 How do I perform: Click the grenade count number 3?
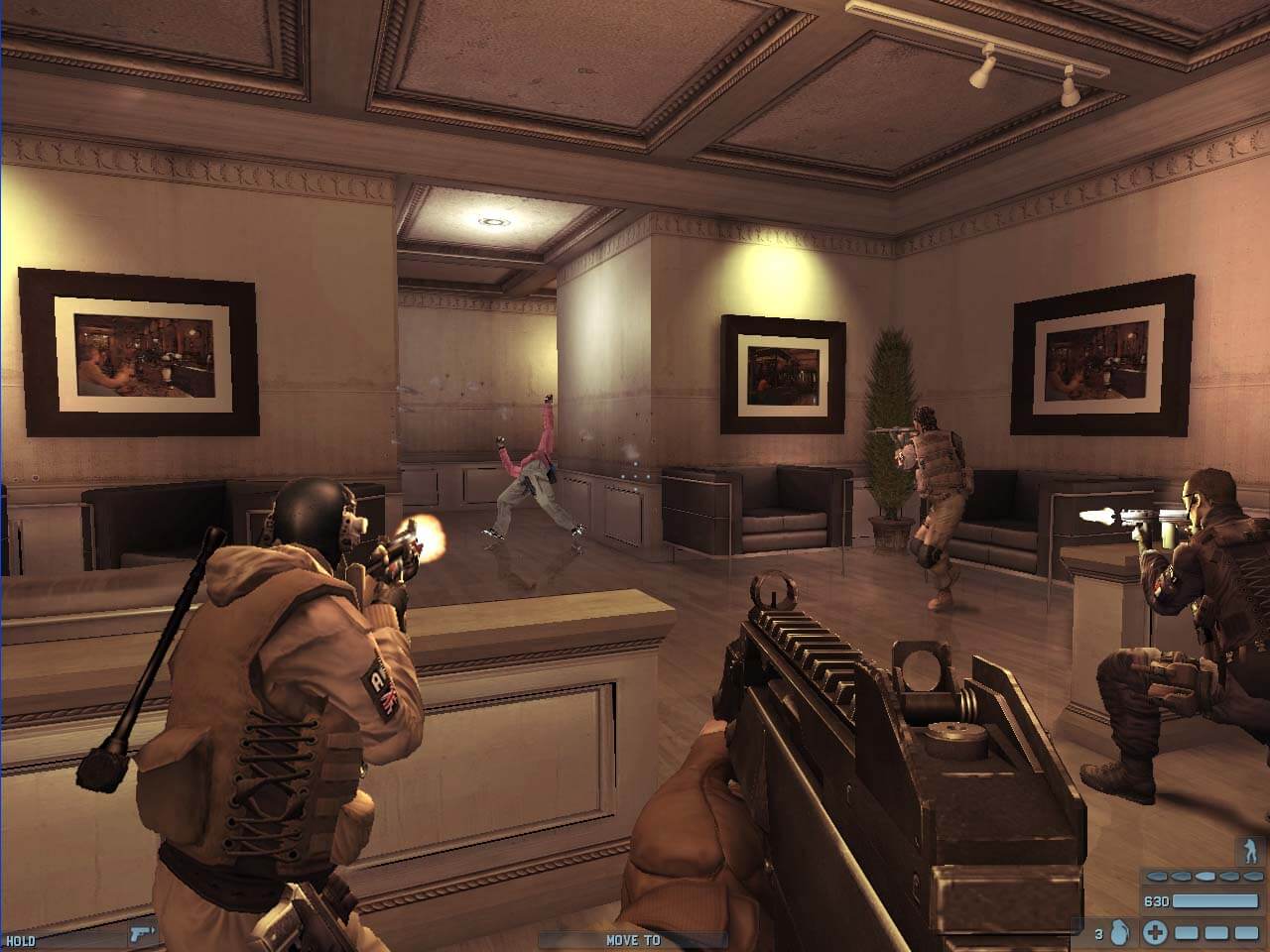pyautogui.click(x=1098, y=932)
